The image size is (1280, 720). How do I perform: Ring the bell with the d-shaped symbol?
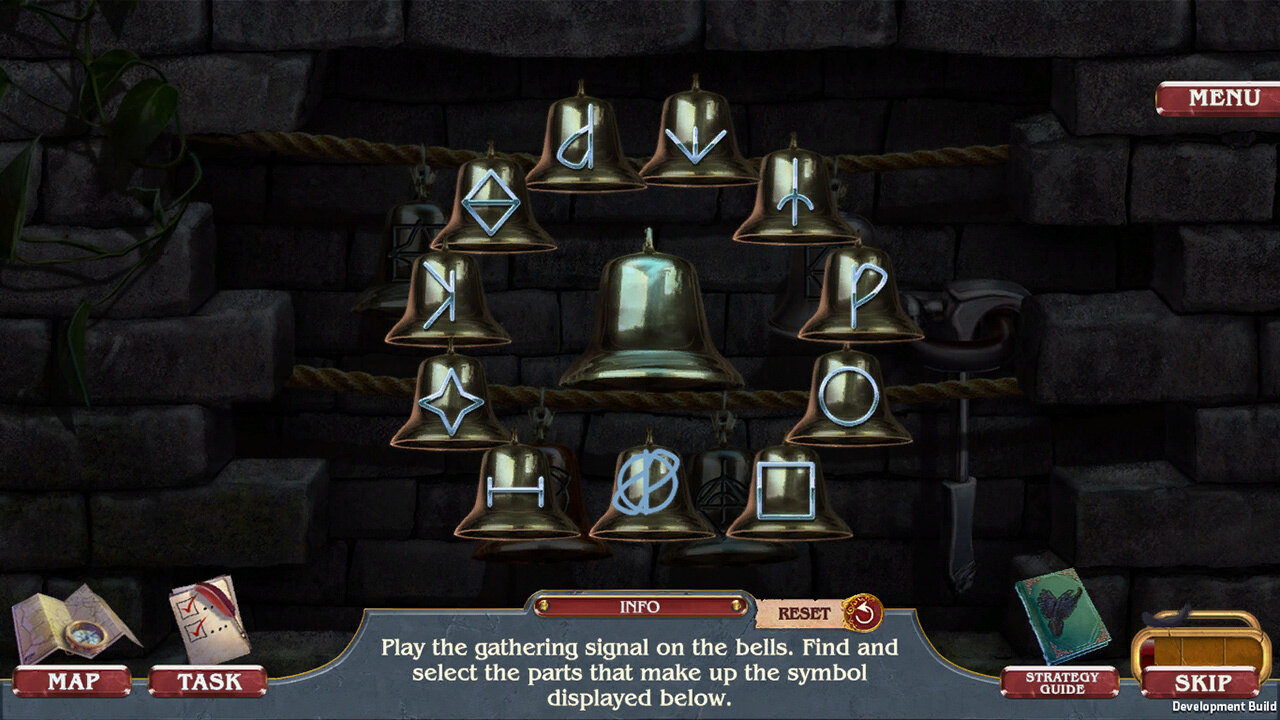tap(583, 142)
